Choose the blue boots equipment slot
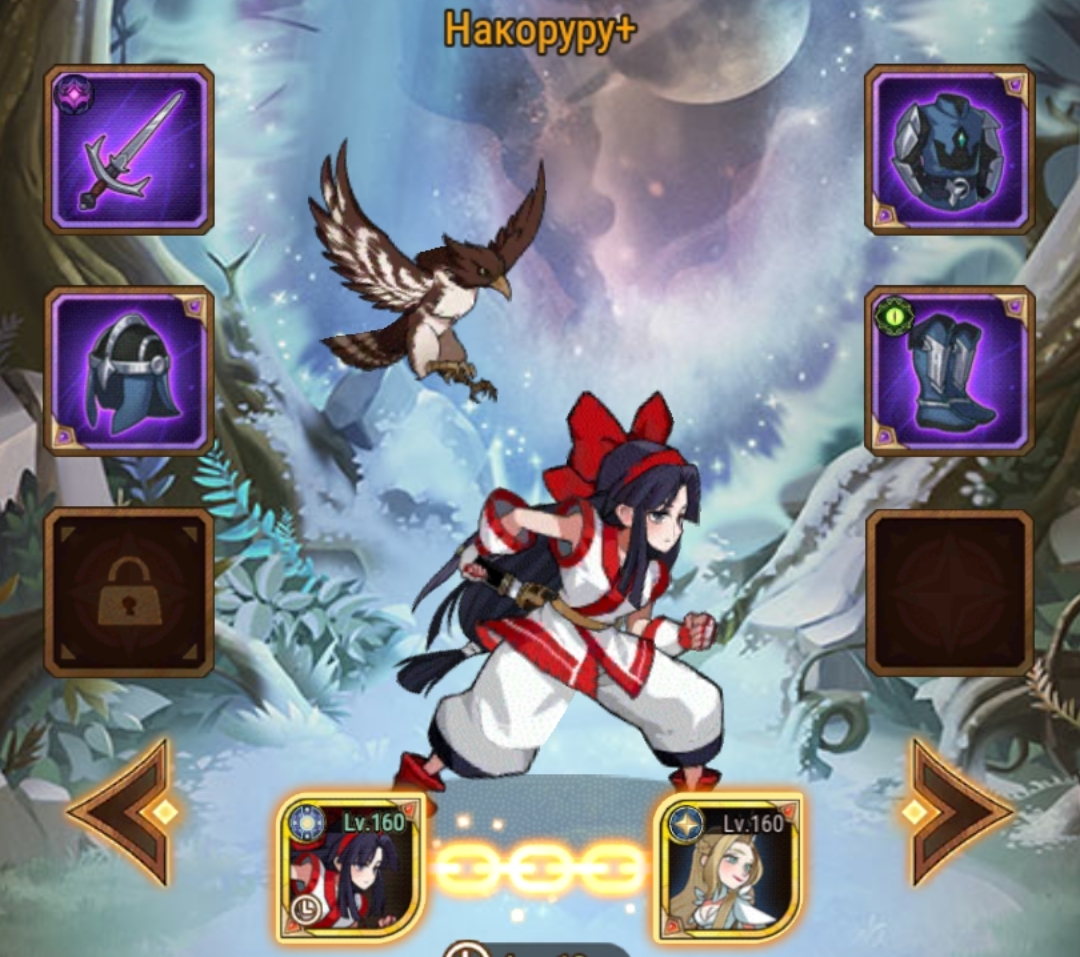The width and height of the screenshot is (1080, 957). (949, 371)
